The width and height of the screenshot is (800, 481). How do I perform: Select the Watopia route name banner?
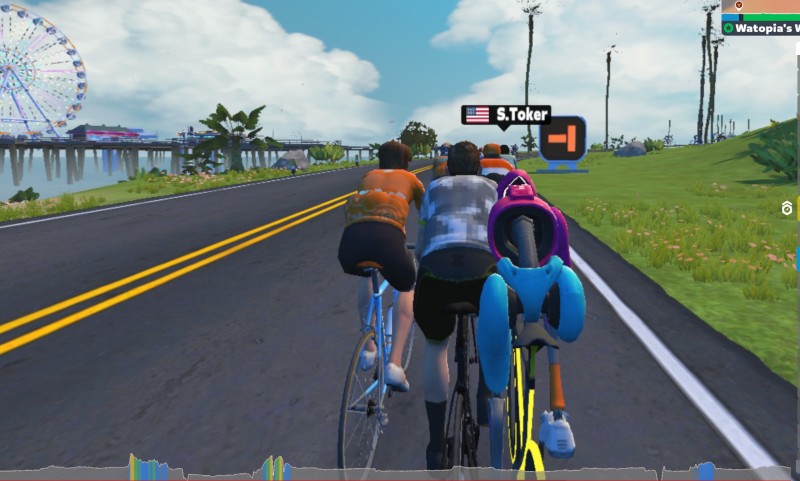pos(762,28)
